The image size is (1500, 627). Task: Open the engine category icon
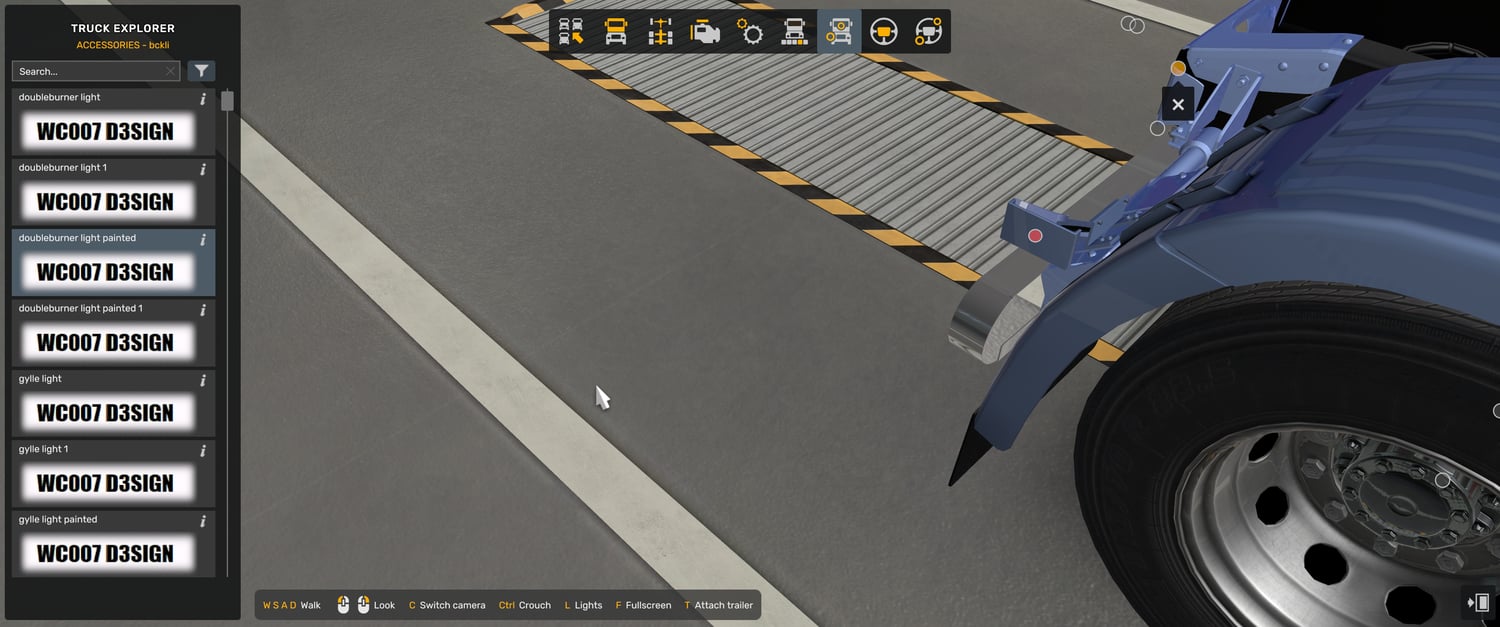pos(705,32)
